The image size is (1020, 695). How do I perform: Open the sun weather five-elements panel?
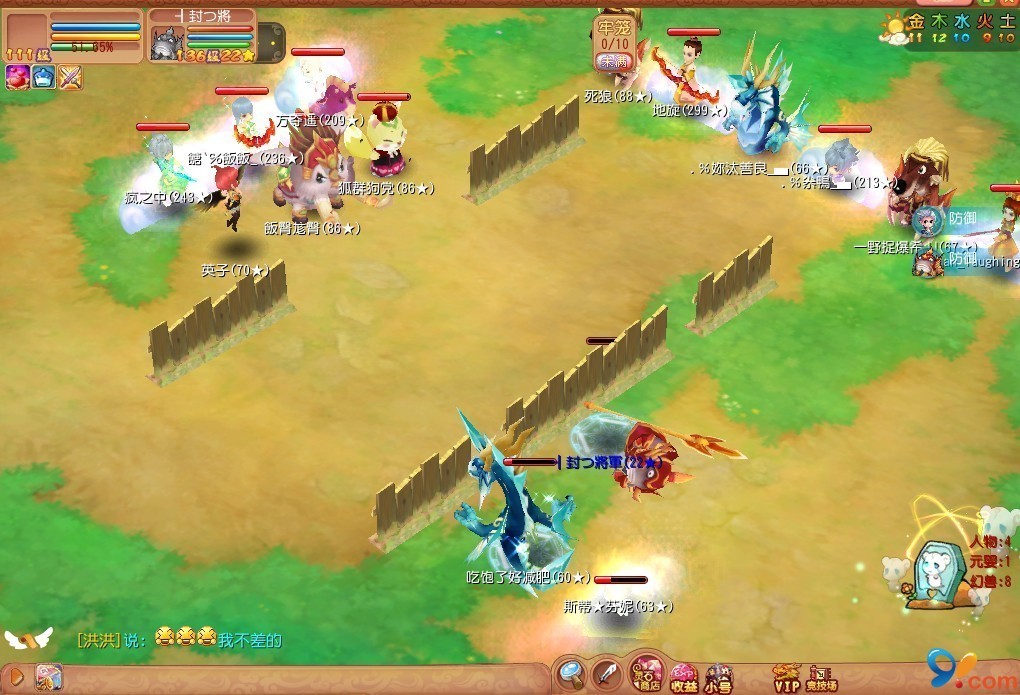(892, 27)
